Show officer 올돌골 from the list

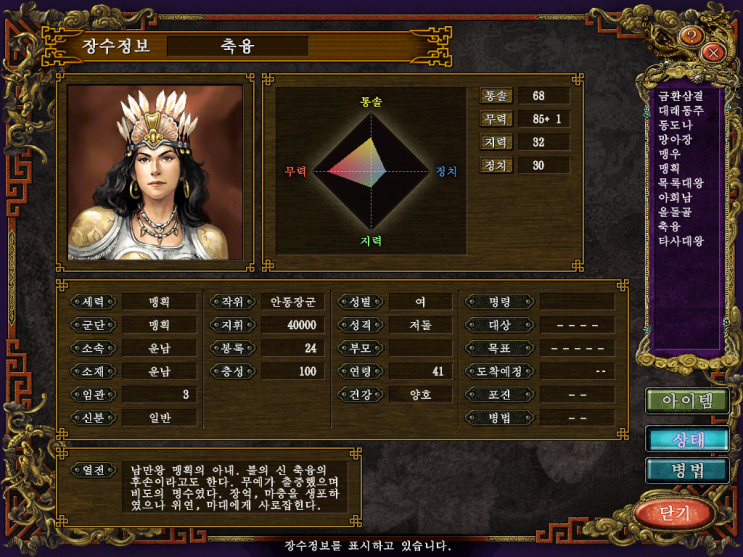coord(675,212)
